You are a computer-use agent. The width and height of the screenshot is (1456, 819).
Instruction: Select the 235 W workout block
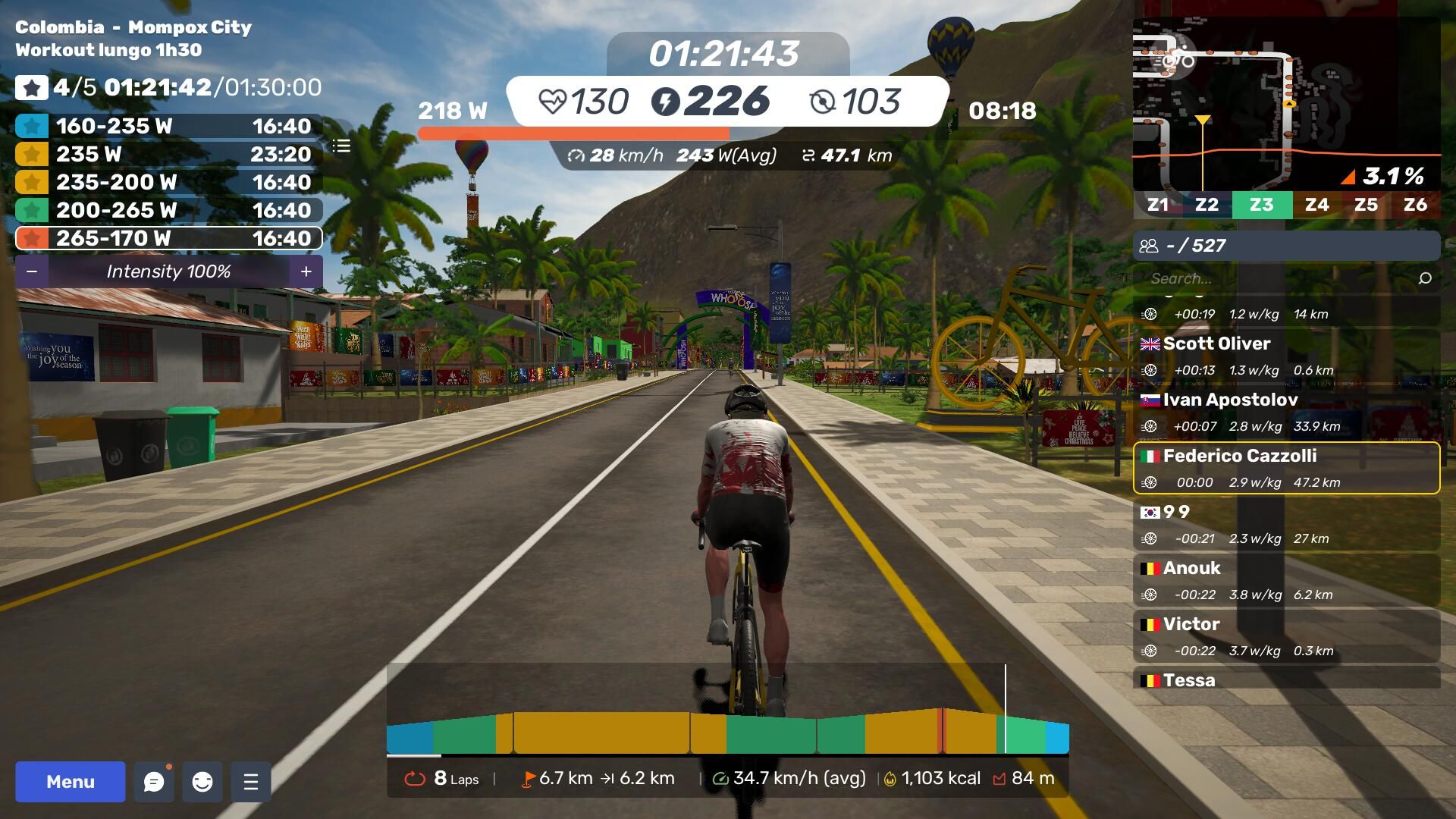[x=168, y=154]
